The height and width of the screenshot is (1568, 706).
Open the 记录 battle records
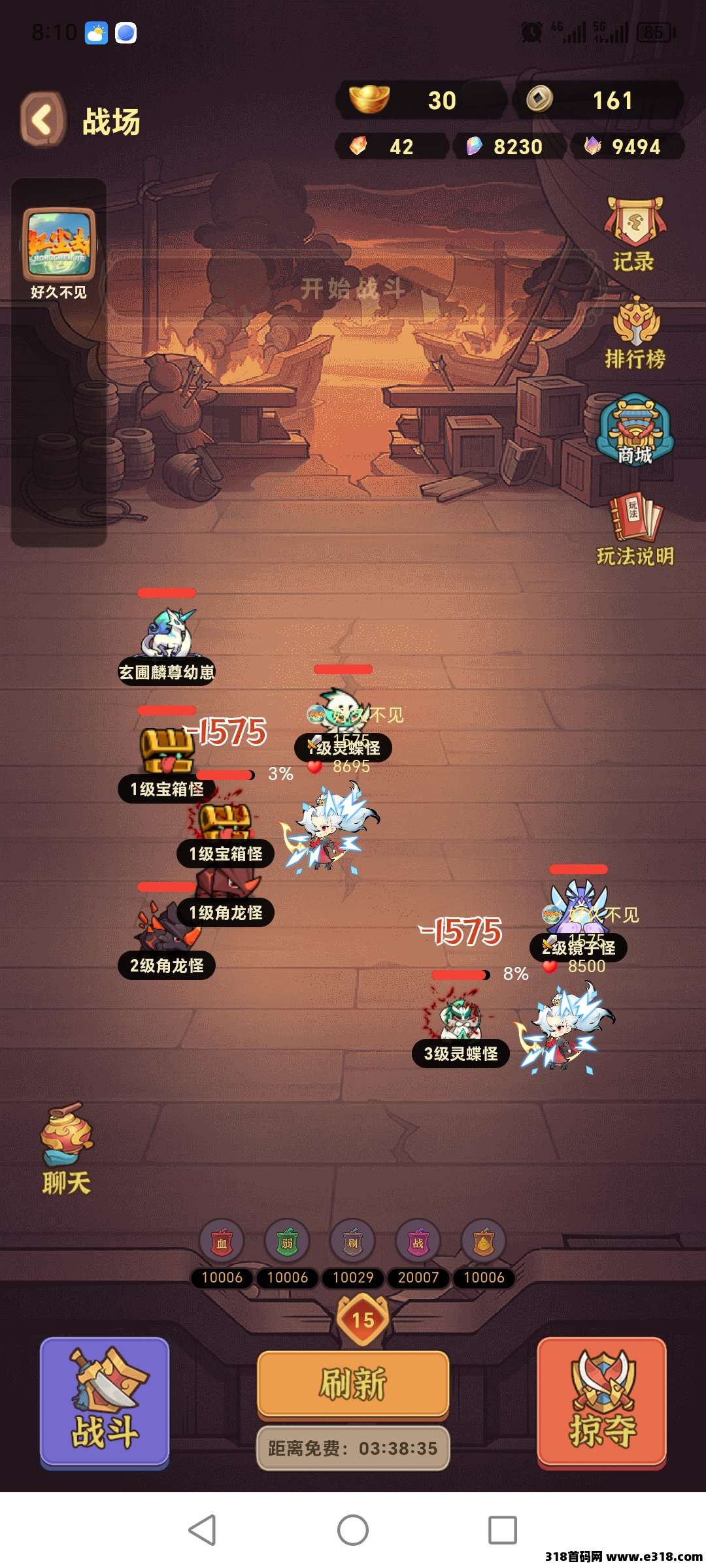(x=633, y=233)
